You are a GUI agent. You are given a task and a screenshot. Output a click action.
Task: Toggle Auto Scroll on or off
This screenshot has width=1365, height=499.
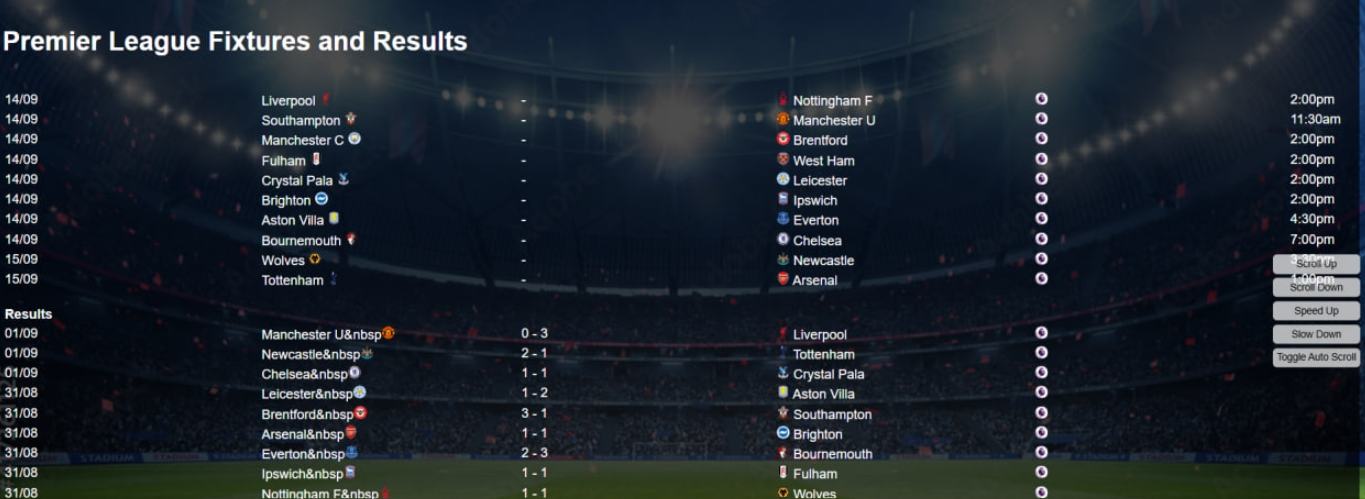pos(1316,357)
